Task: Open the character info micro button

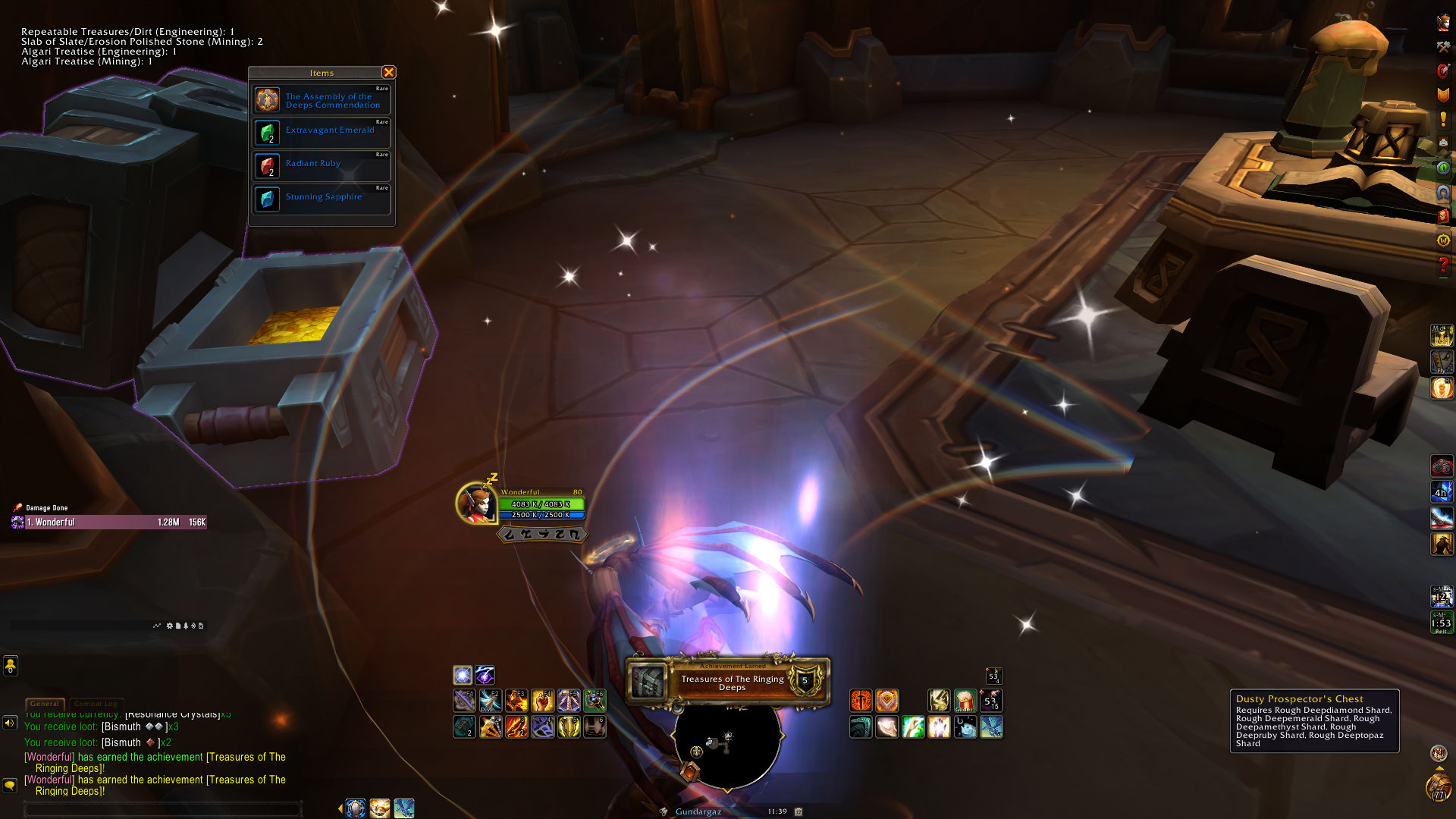Action: 1443,23
